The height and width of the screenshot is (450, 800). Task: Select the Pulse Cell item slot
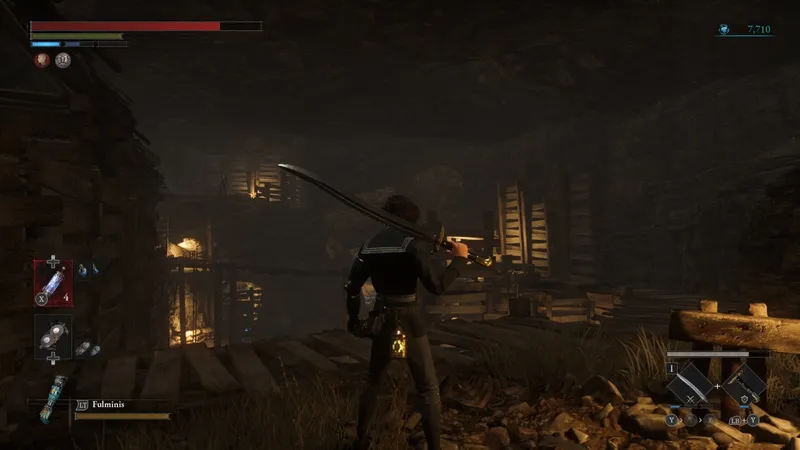tap(53, 281)
